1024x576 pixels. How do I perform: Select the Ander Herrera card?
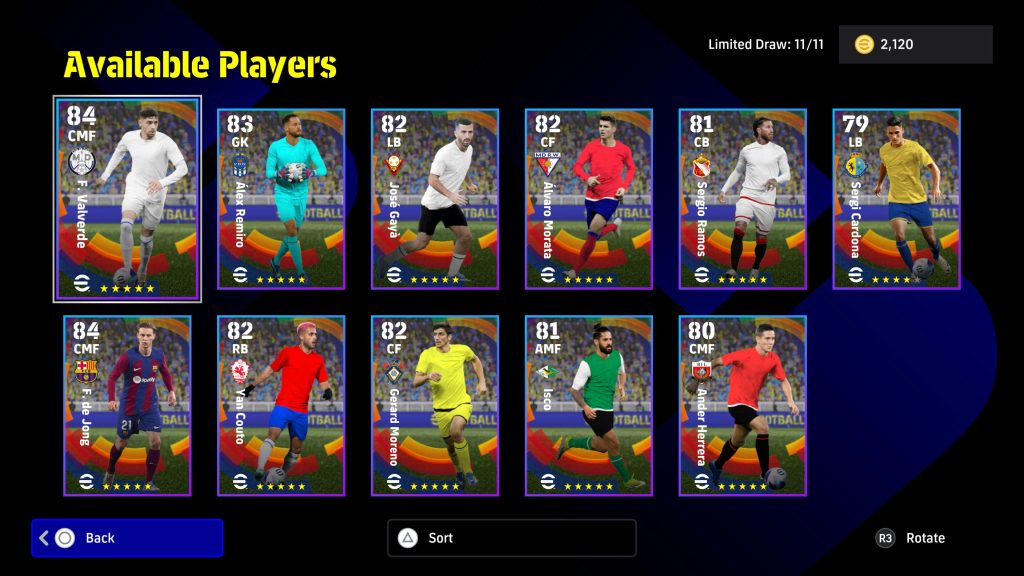743,405
